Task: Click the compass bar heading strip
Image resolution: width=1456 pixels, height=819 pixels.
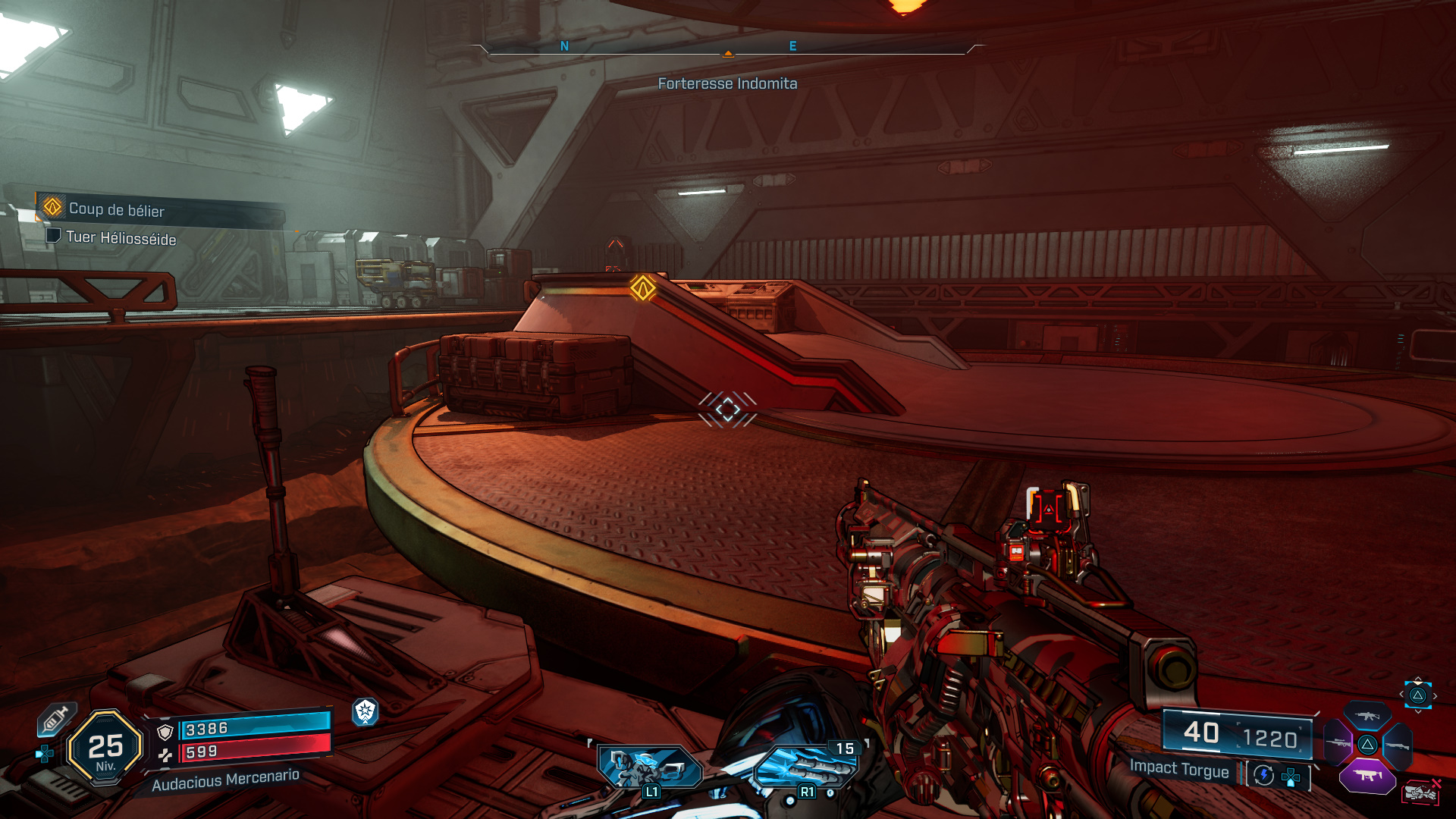Action: (x=727, y=47)
